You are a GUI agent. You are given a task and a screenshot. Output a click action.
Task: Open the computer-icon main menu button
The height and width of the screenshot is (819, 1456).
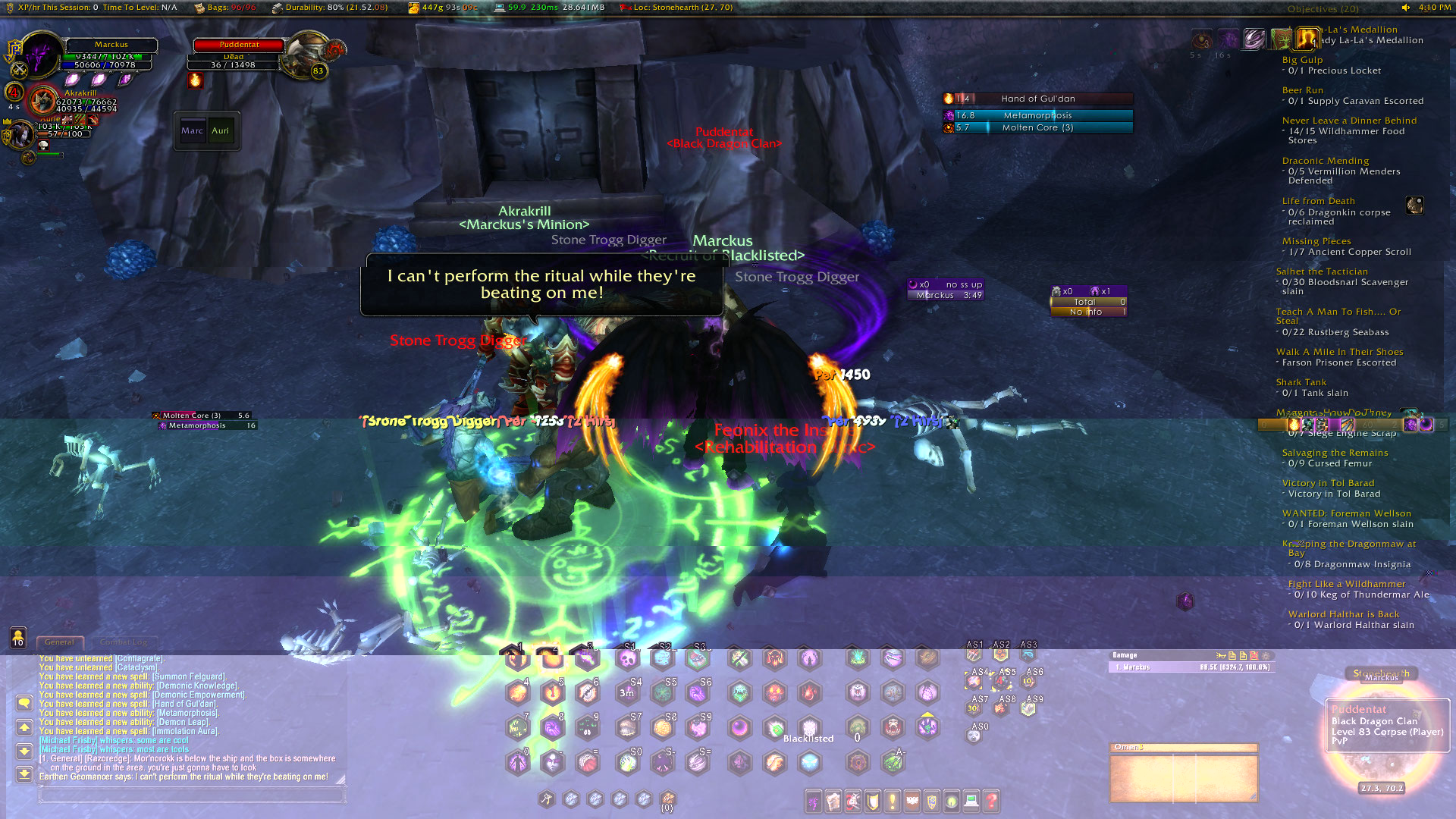pos(971,800)
